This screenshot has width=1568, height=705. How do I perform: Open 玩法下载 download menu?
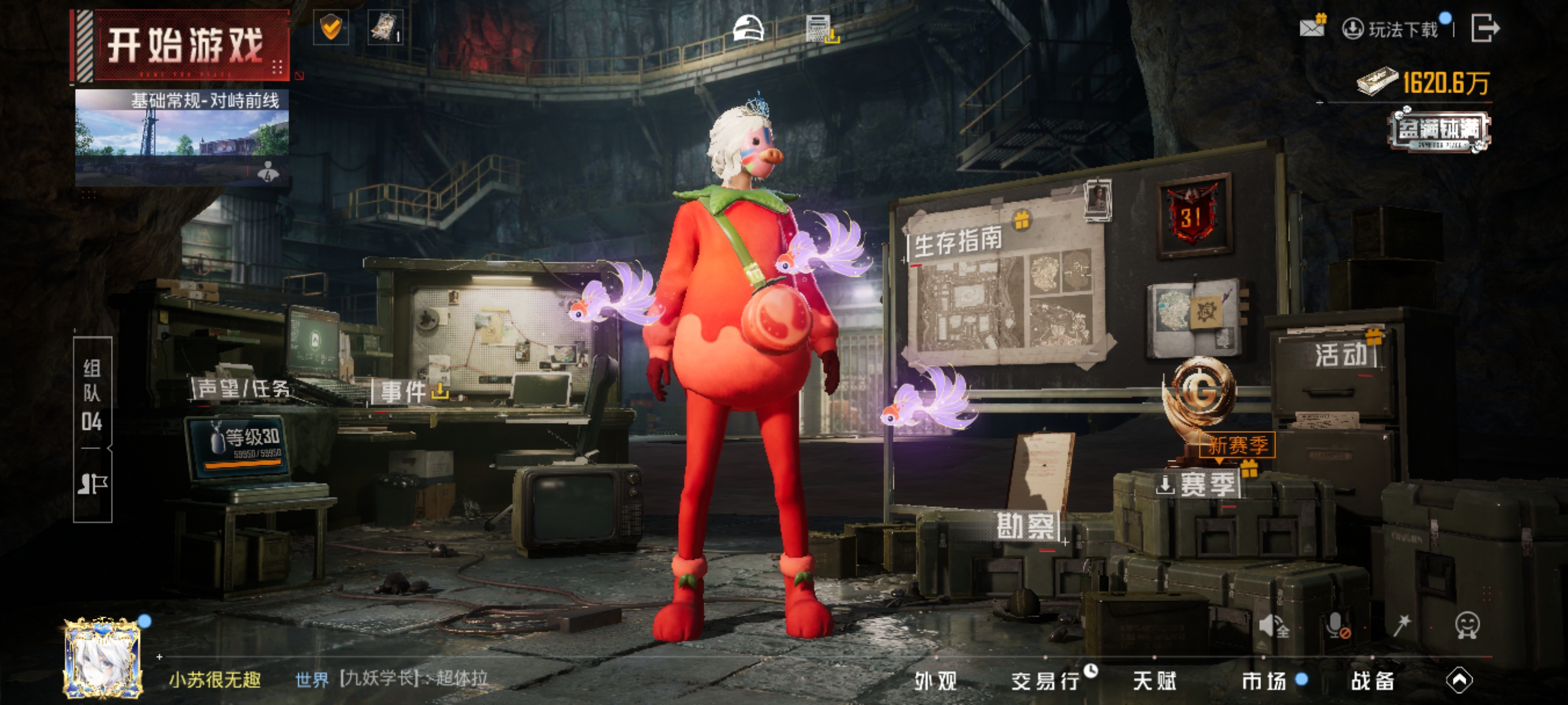pos(1393,29)
